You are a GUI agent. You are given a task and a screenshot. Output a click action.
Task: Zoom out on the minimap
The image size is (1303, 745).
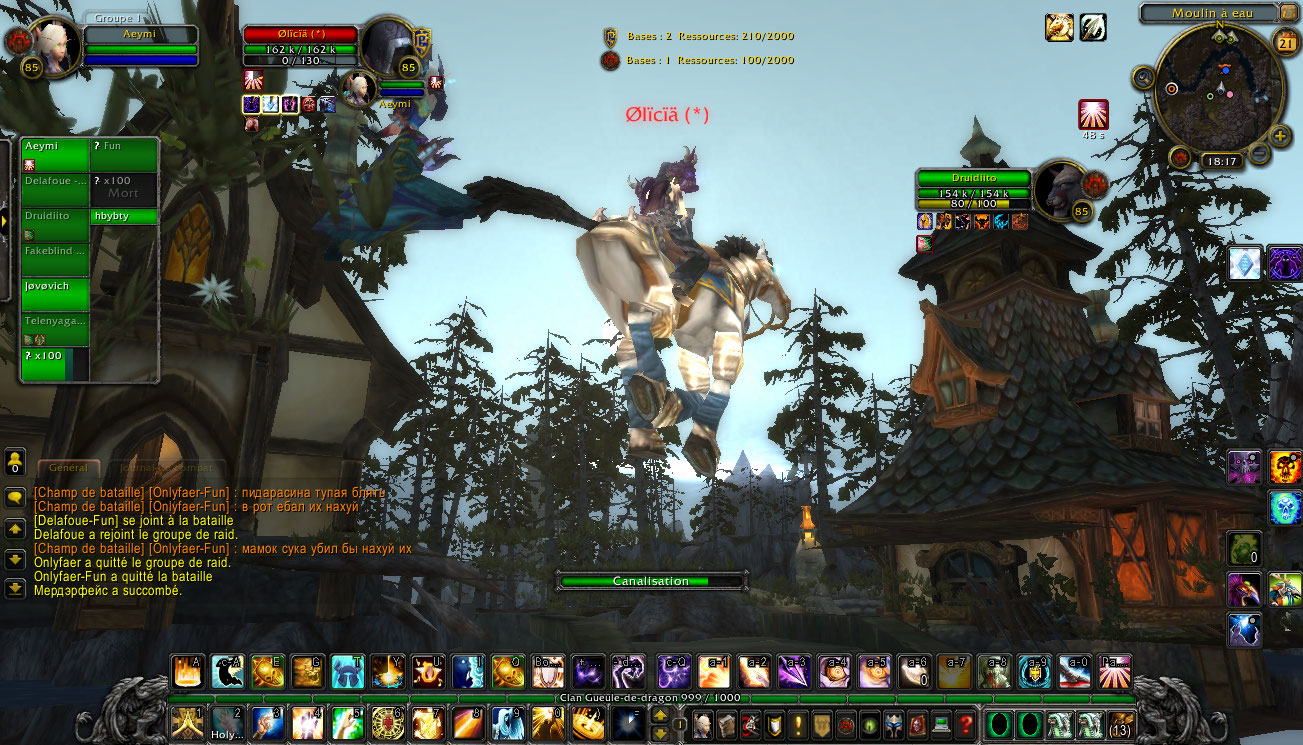click(x=1259, y=153)
